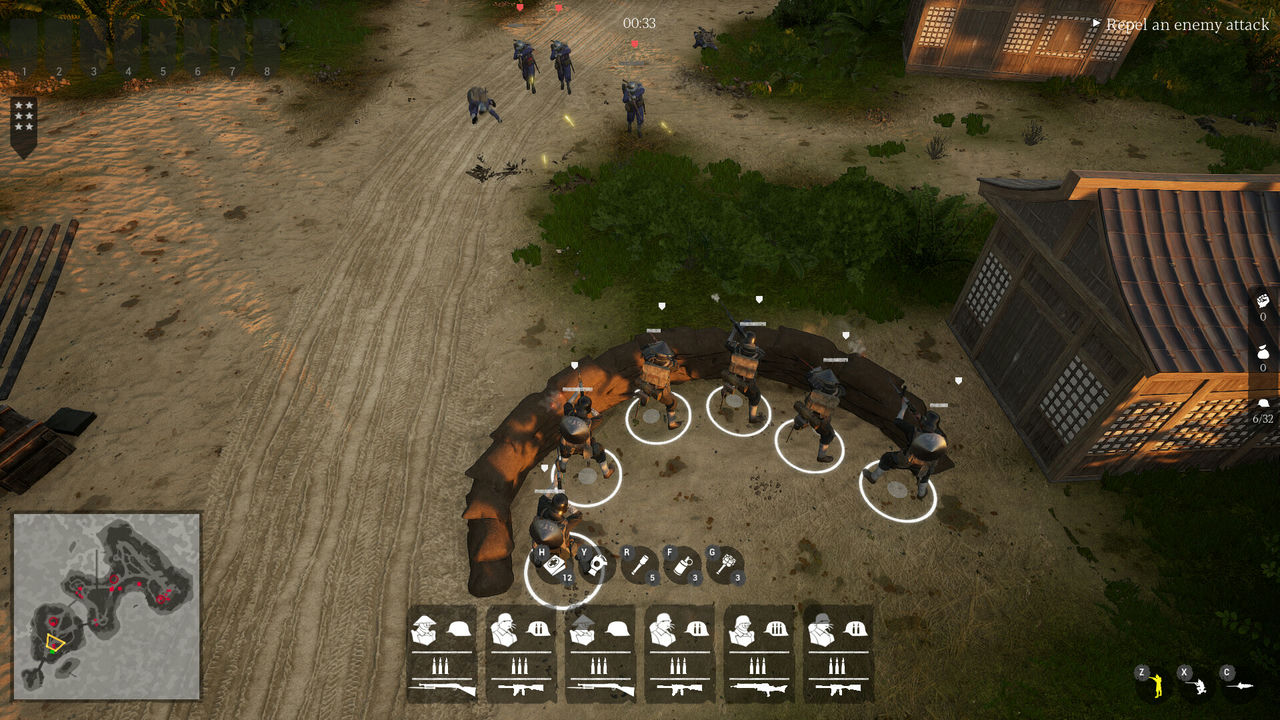This screenshot has height=720, width=1280.
Task: Set stance to standing, the yellow figure
Action: click(x=1155, y=684)
